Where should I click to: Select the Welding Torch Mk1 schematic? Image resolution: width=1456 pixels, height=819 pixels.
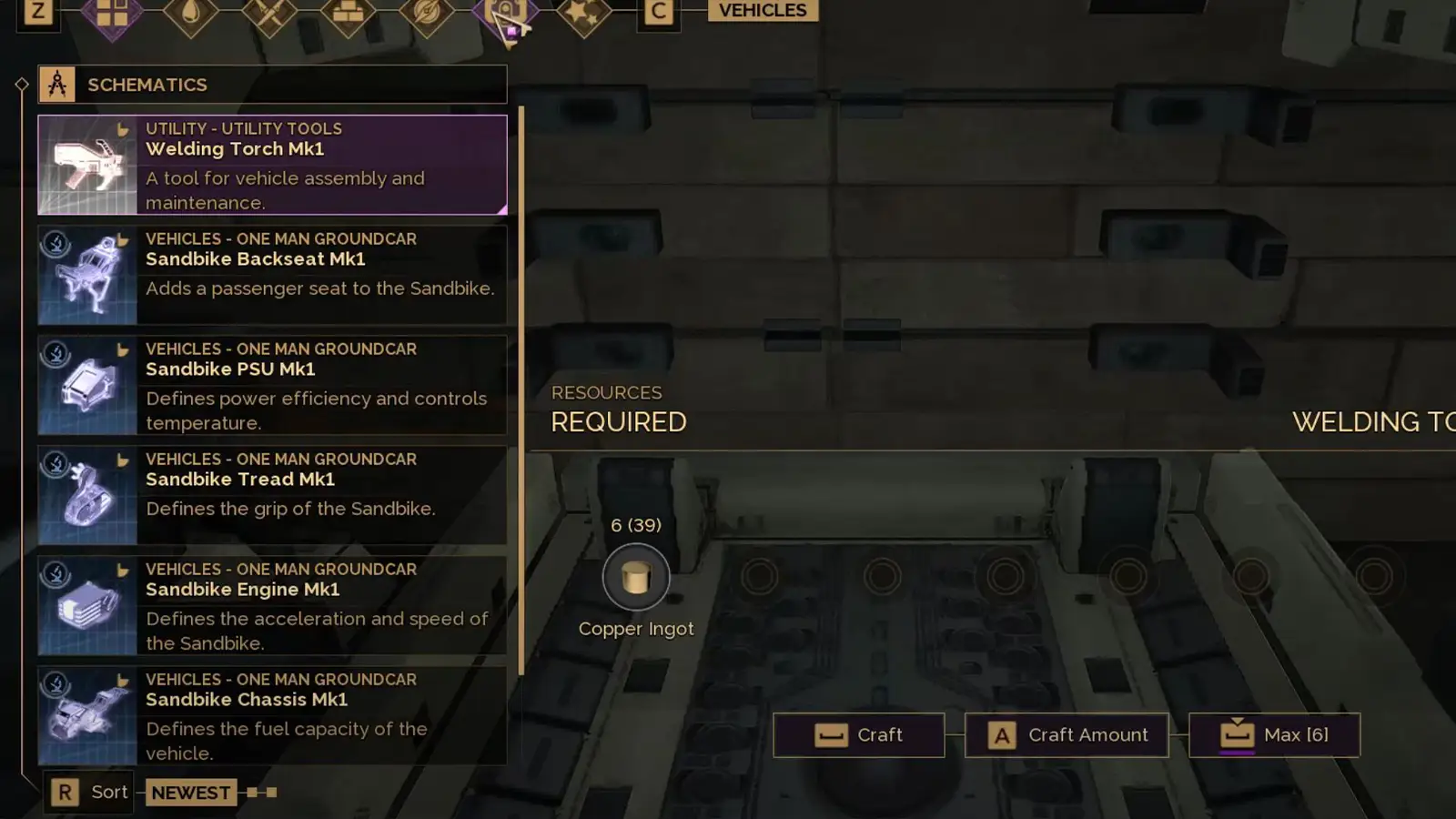tap(272, 165)
